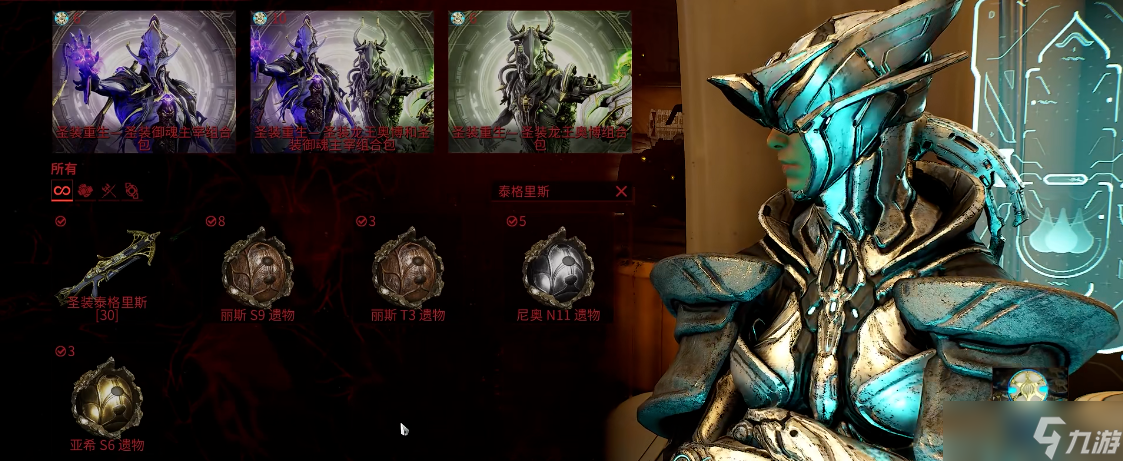The image size is (1123, 461).
Task: Open the combined two-warframe Prime pack
Action: (x=342, y=82)
